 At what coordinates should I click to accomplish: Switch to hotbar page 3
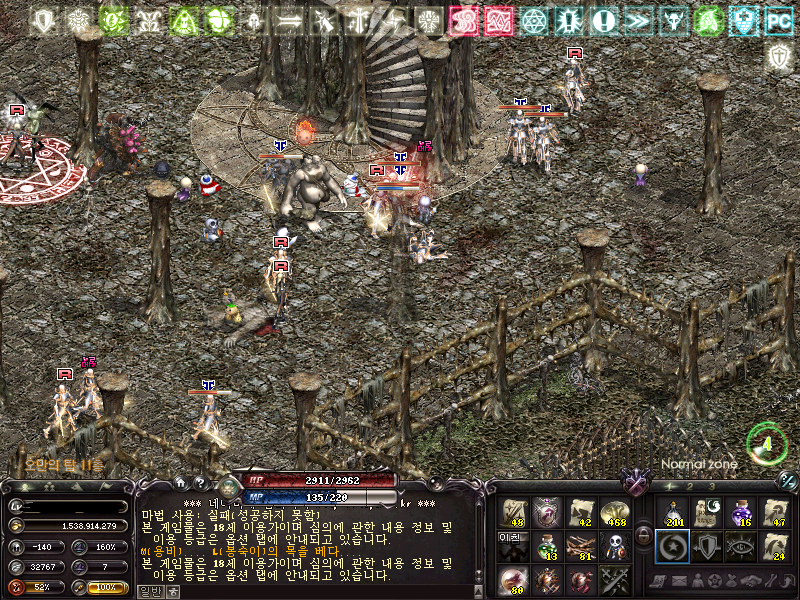[x=712, y=486]
